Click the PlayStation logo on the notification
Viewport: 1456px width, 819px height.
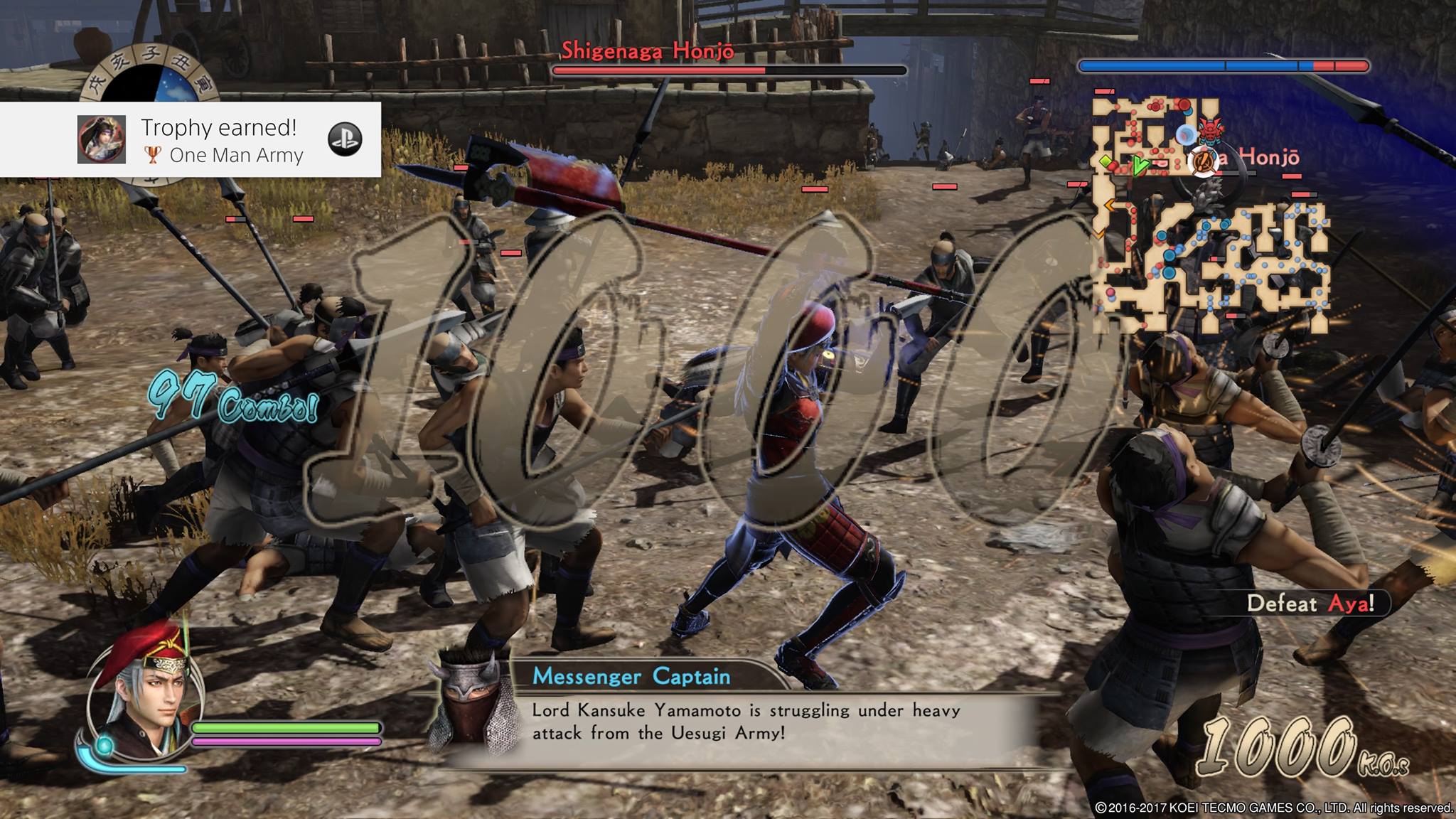345,139
